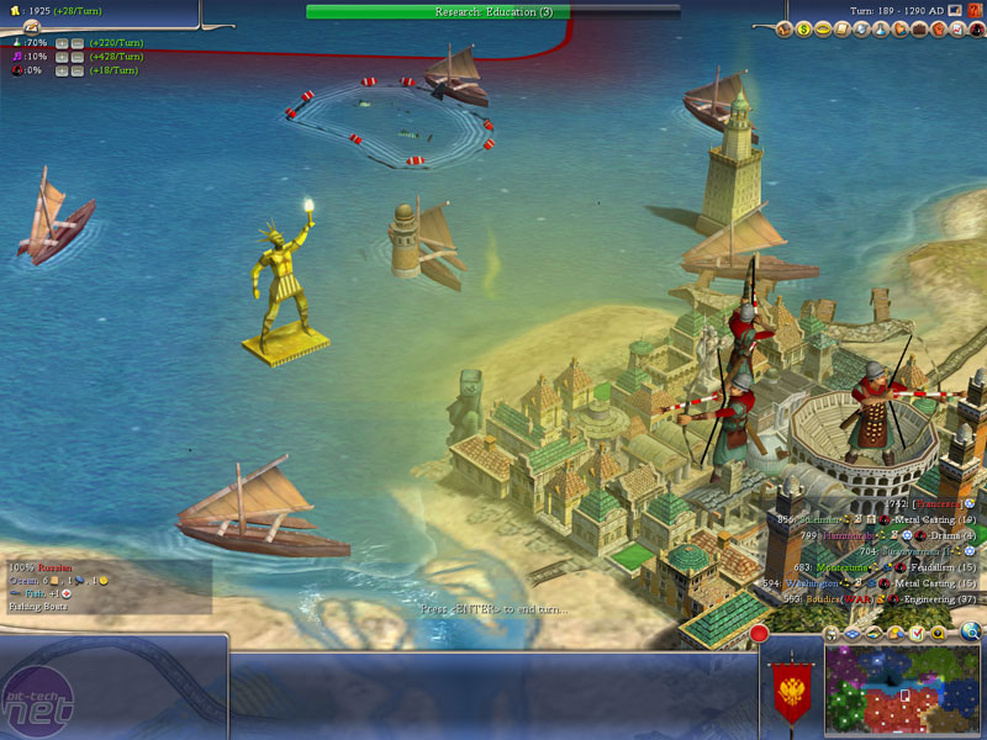
Task: Decrease the science research rate
Action: (x=76, y=44)
